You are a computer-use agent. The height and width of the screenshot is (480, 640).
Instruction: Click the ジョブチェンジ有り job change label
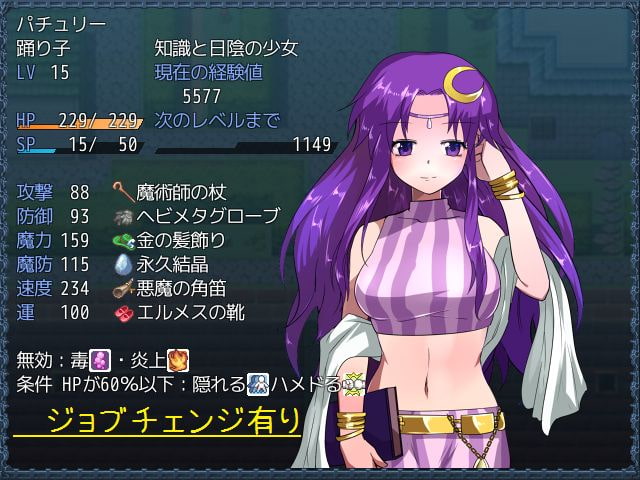(x=156, y=420)
